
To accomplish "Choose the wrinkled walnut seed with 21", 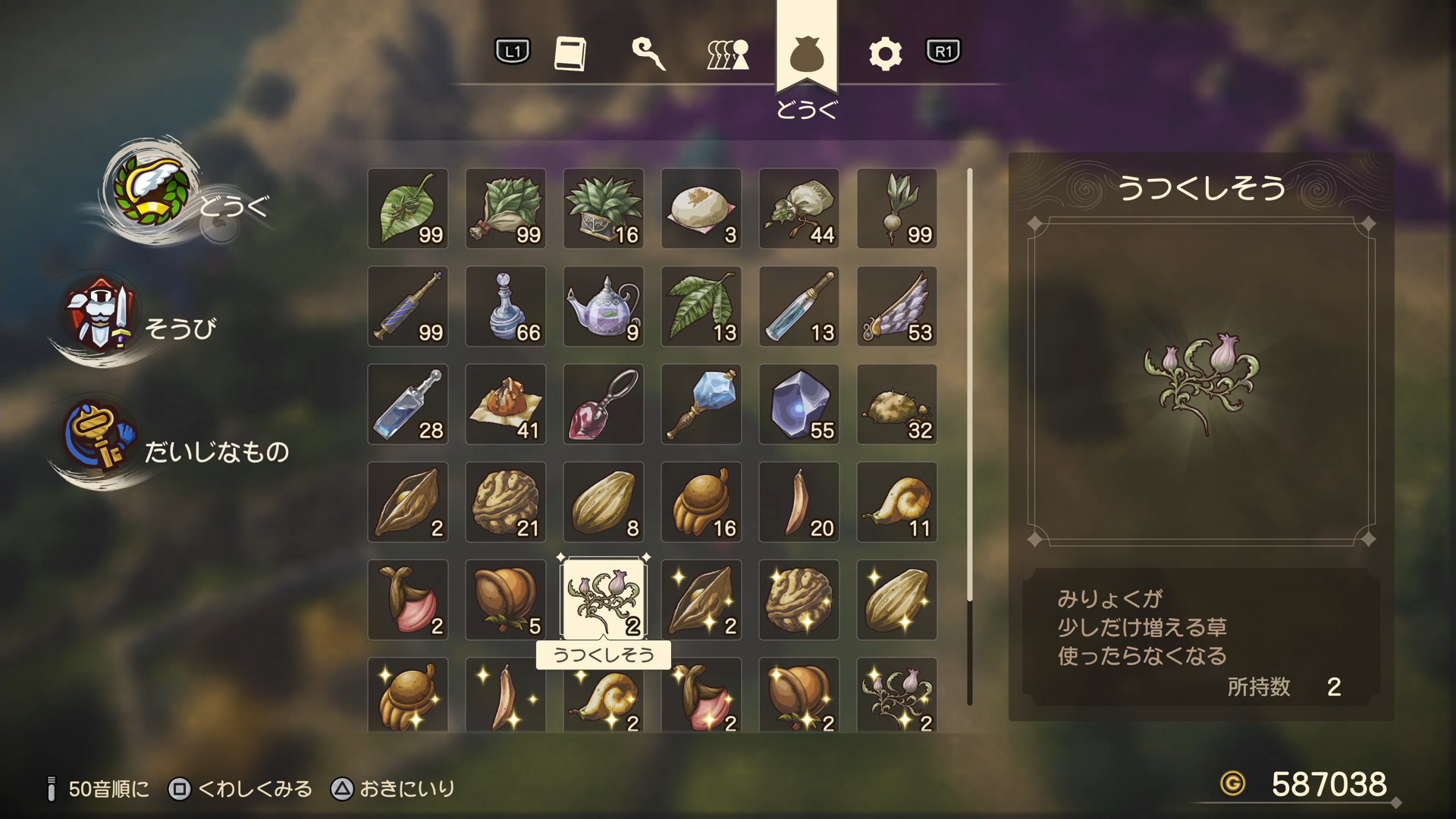I will (x=506, y=502).
